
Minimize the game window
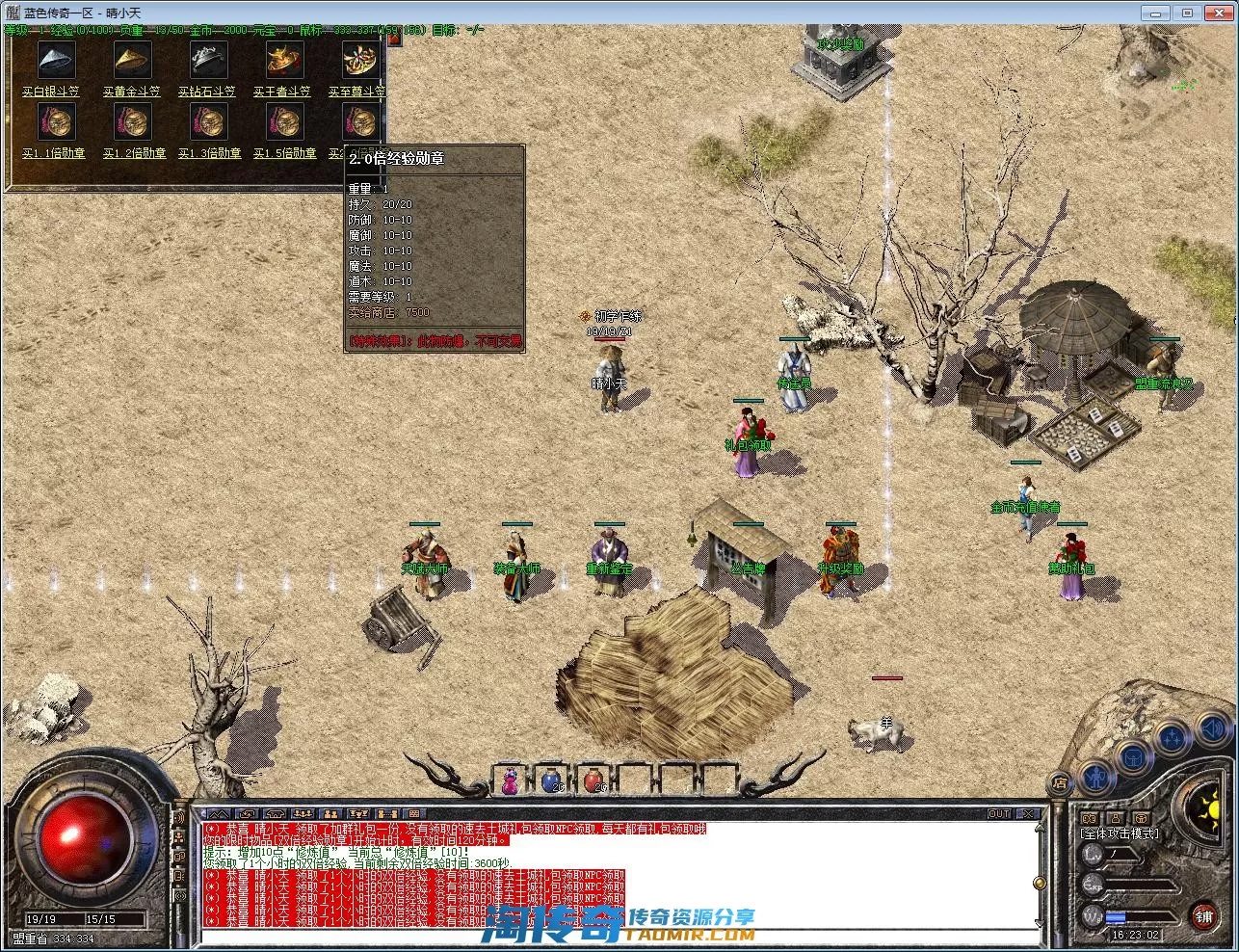click(x=1157, y=13)
